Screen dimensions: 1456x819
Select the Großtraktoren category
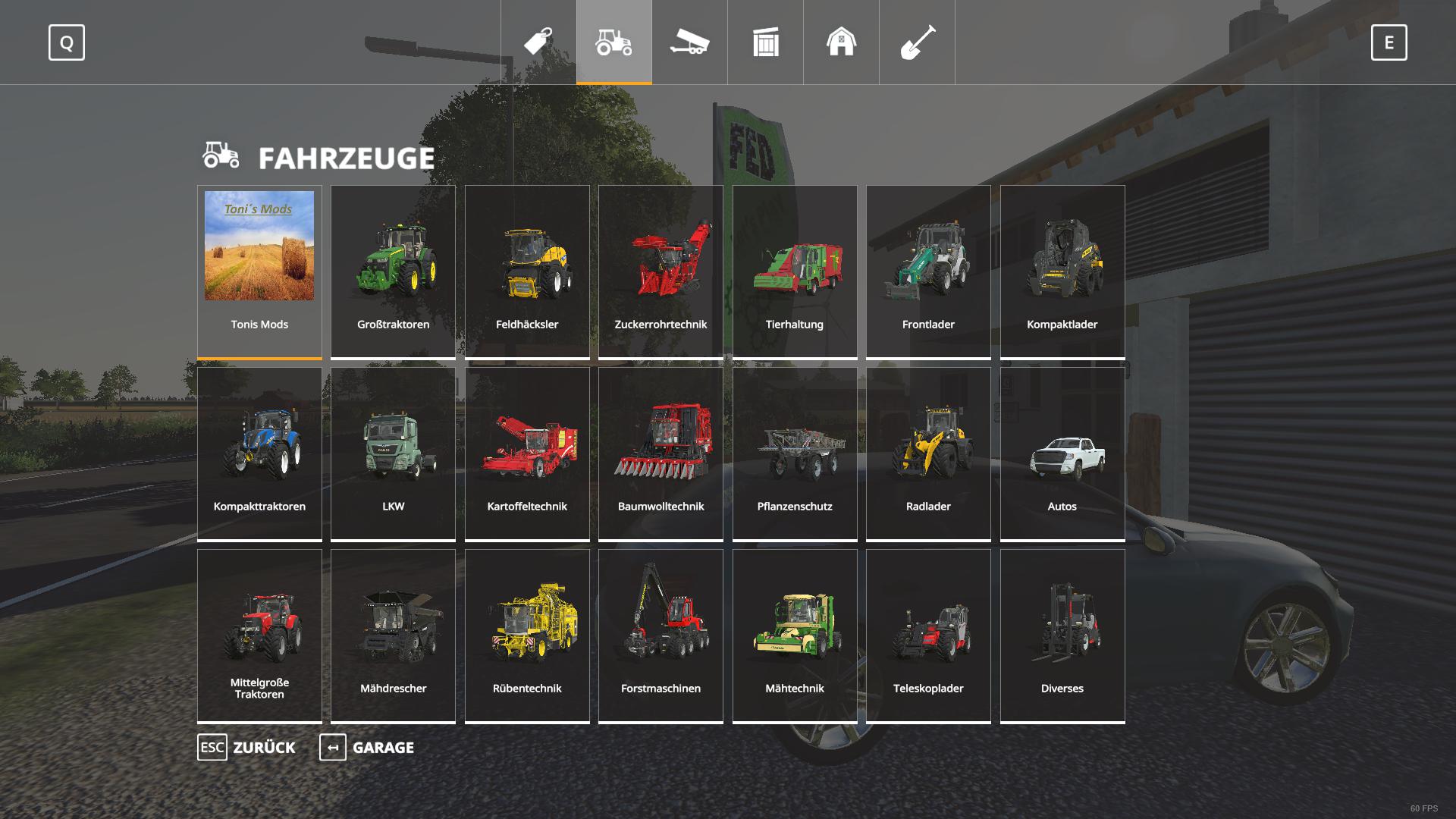393,271
